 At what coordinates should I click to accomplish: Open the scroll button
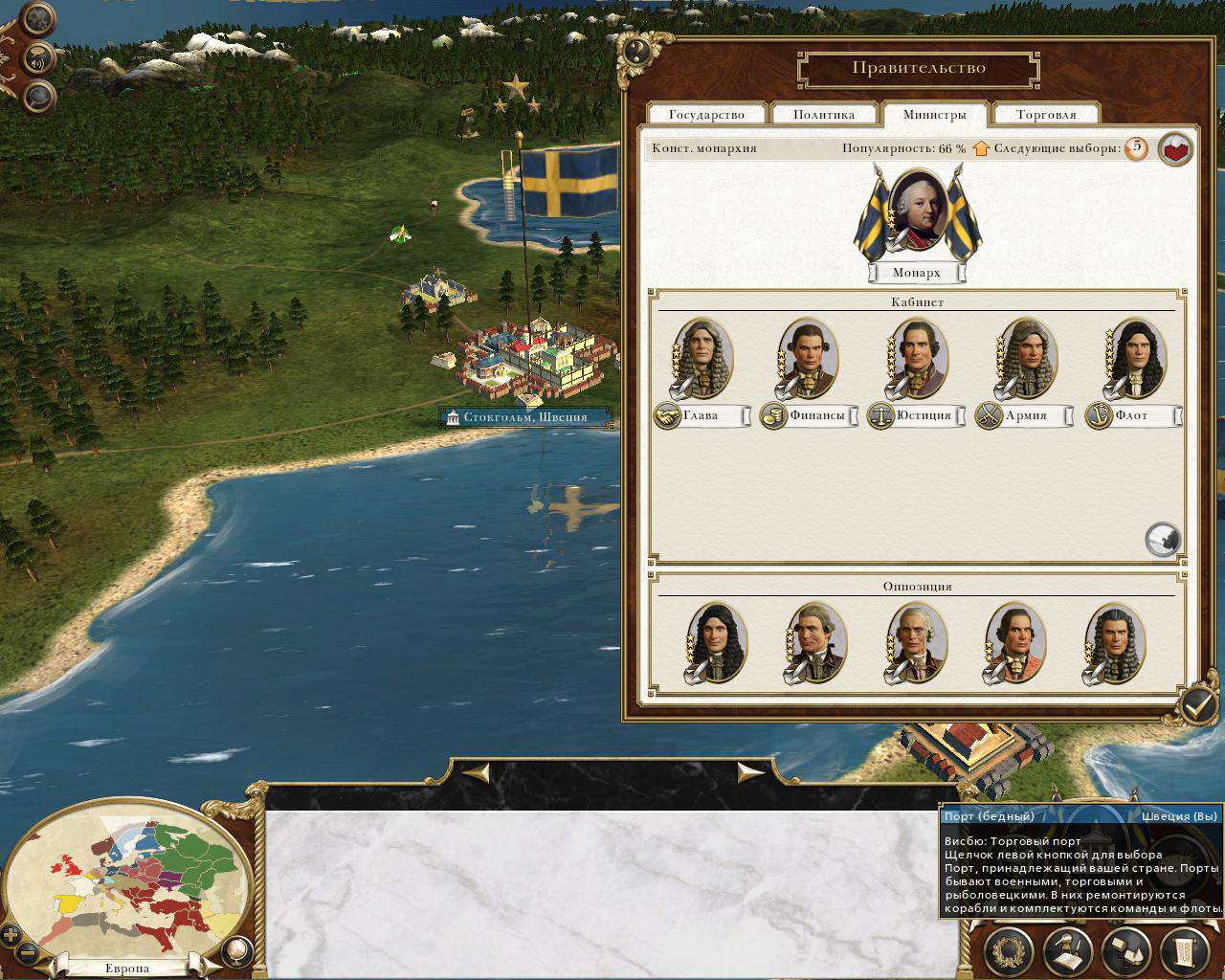1184,950
